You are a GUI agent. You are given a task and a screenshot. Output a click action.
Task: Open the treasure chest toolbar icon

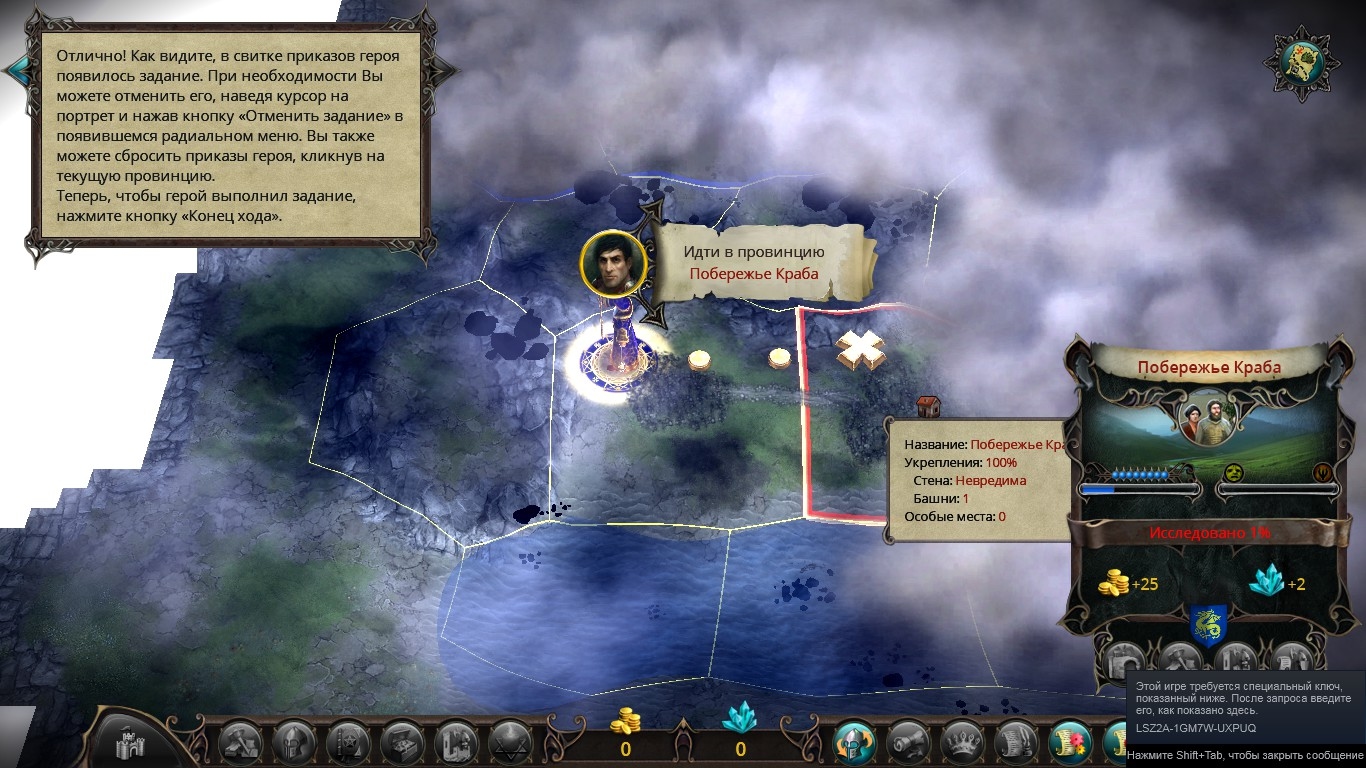(402, 742)
